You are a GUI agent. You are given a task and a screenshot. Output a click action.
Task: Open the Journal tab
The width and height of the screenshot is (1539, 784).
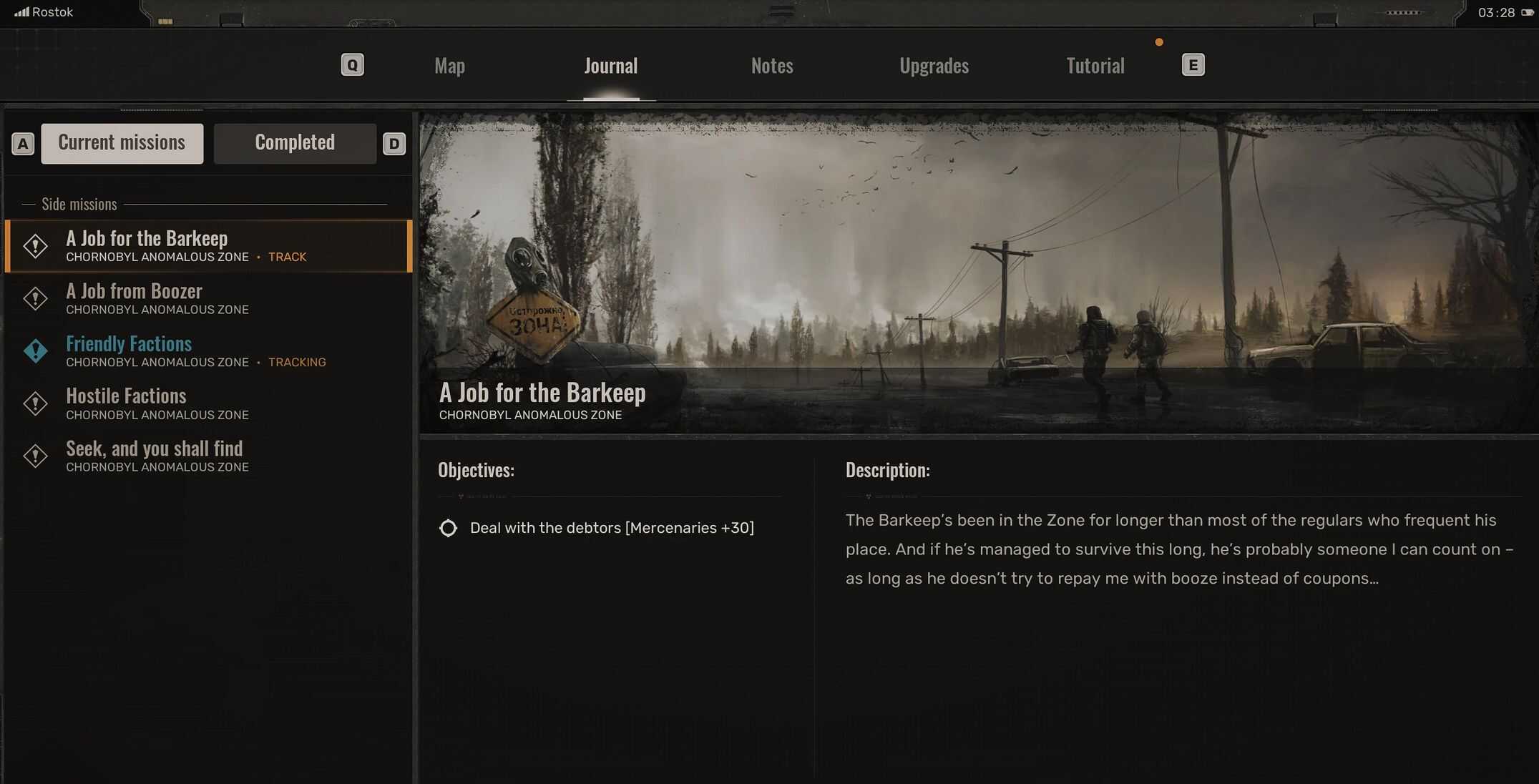point(610,66)
